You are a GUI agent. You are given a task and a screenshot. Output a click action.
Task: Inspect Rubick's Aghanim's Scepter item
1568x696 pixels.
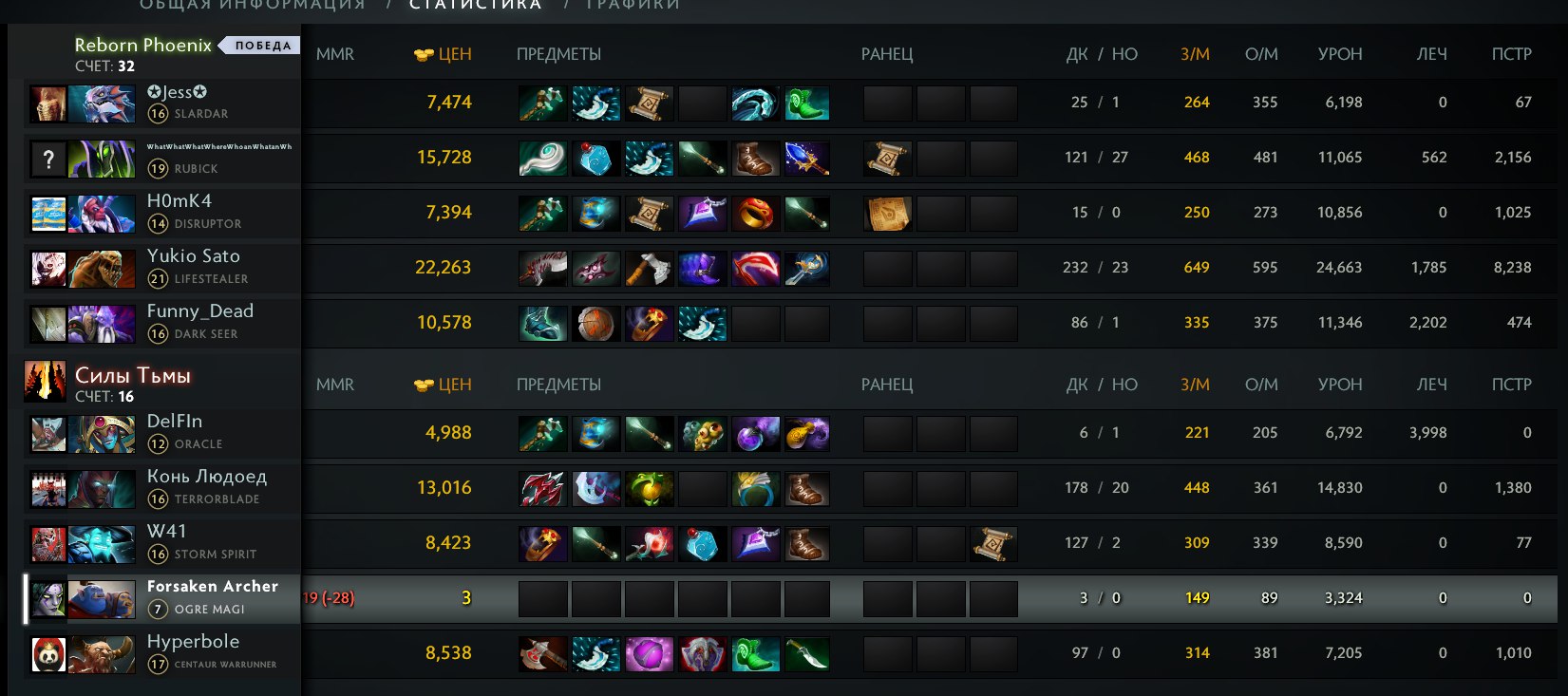(807, 159)
